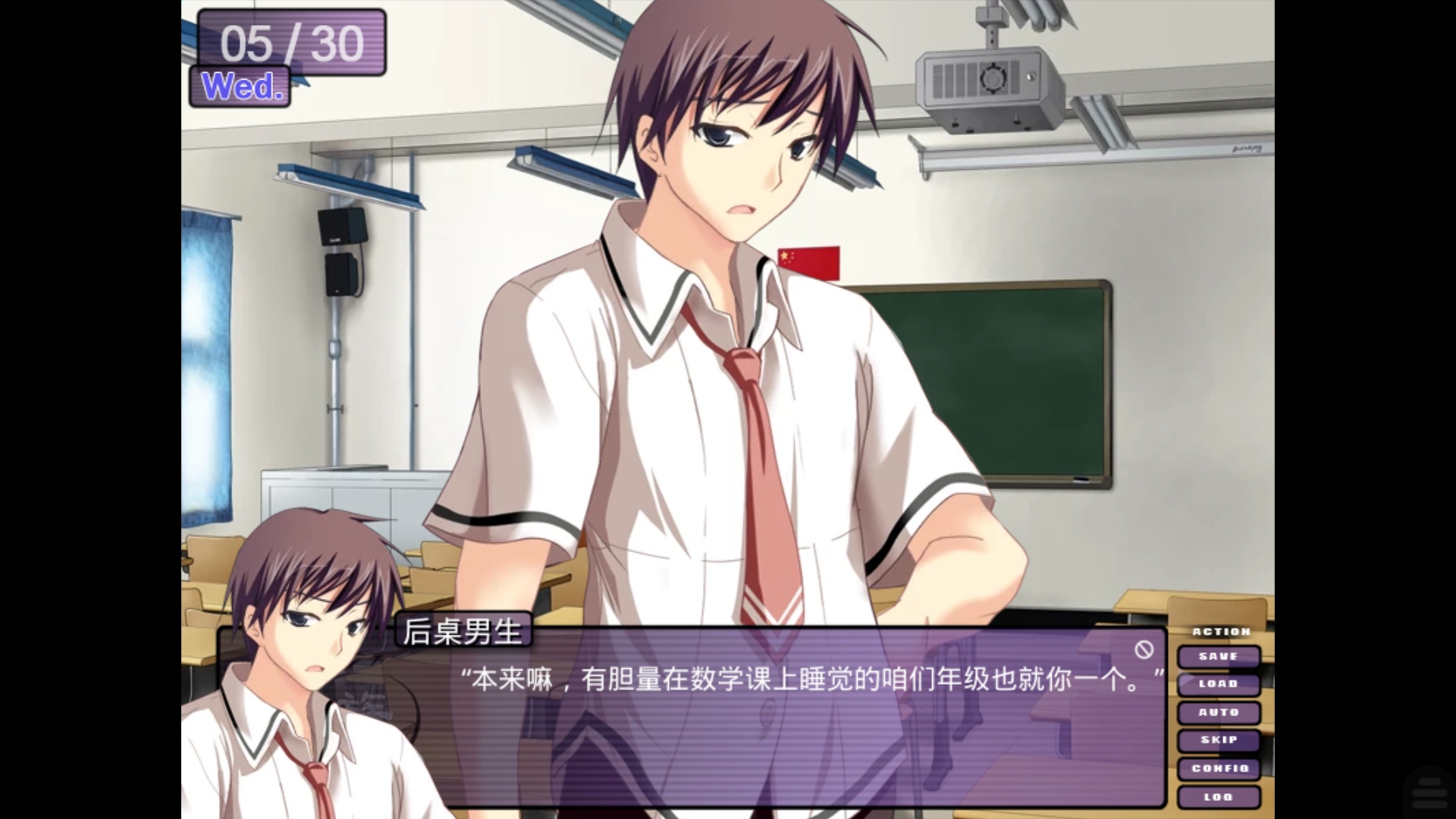Click the Wed. weekday badge
The image size is (1456, 819).
coord(240,86)
